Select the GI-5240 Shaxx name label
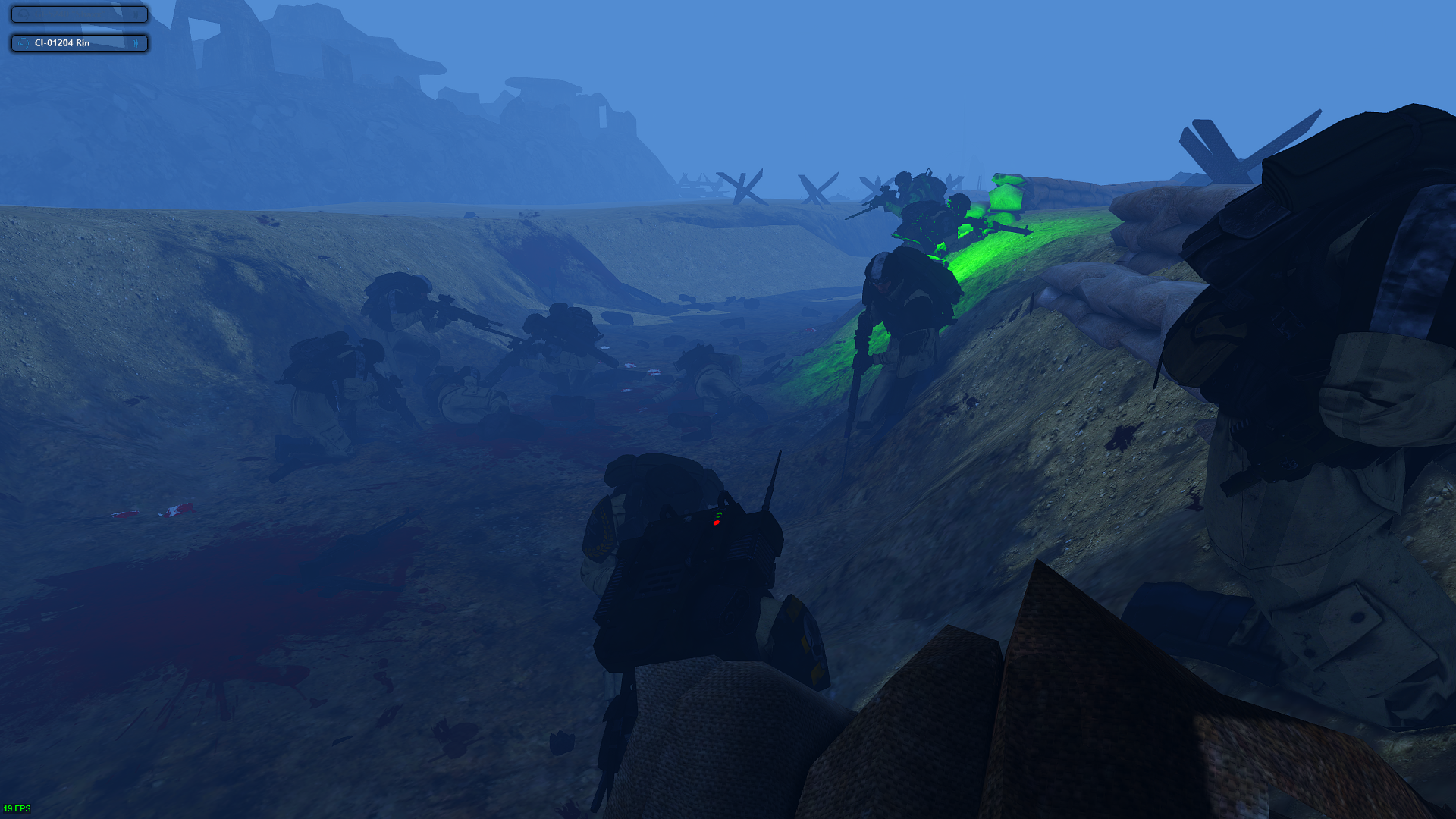 point(68,13)
